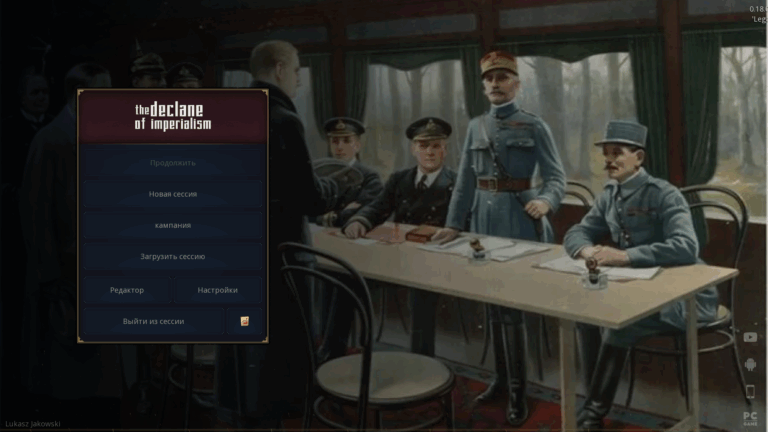This screenshot has height=432, width=768.
Task: Select Выйти из сессии to exit
Action: (x=154, y=321)
